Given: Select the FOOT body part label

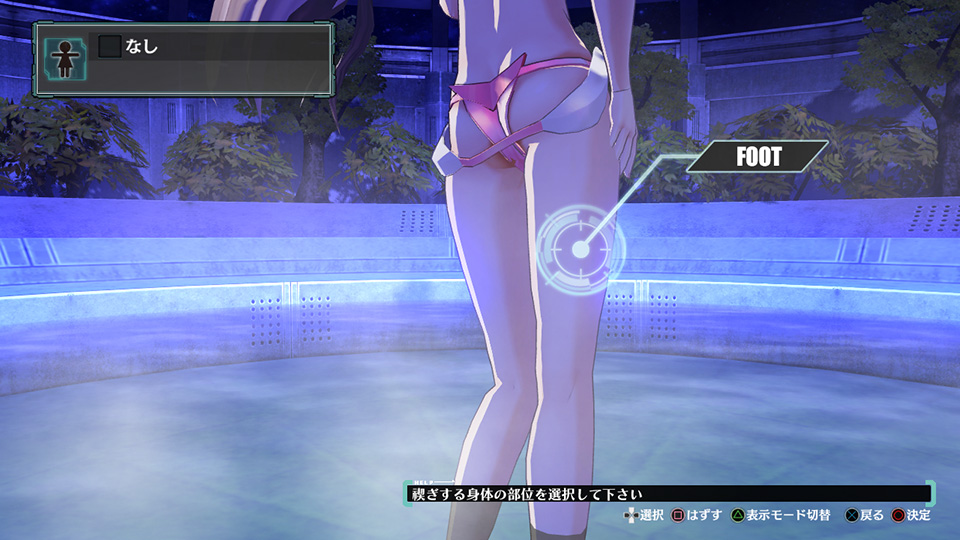Looking at the screenshot, I should click(x=758, y=158).
